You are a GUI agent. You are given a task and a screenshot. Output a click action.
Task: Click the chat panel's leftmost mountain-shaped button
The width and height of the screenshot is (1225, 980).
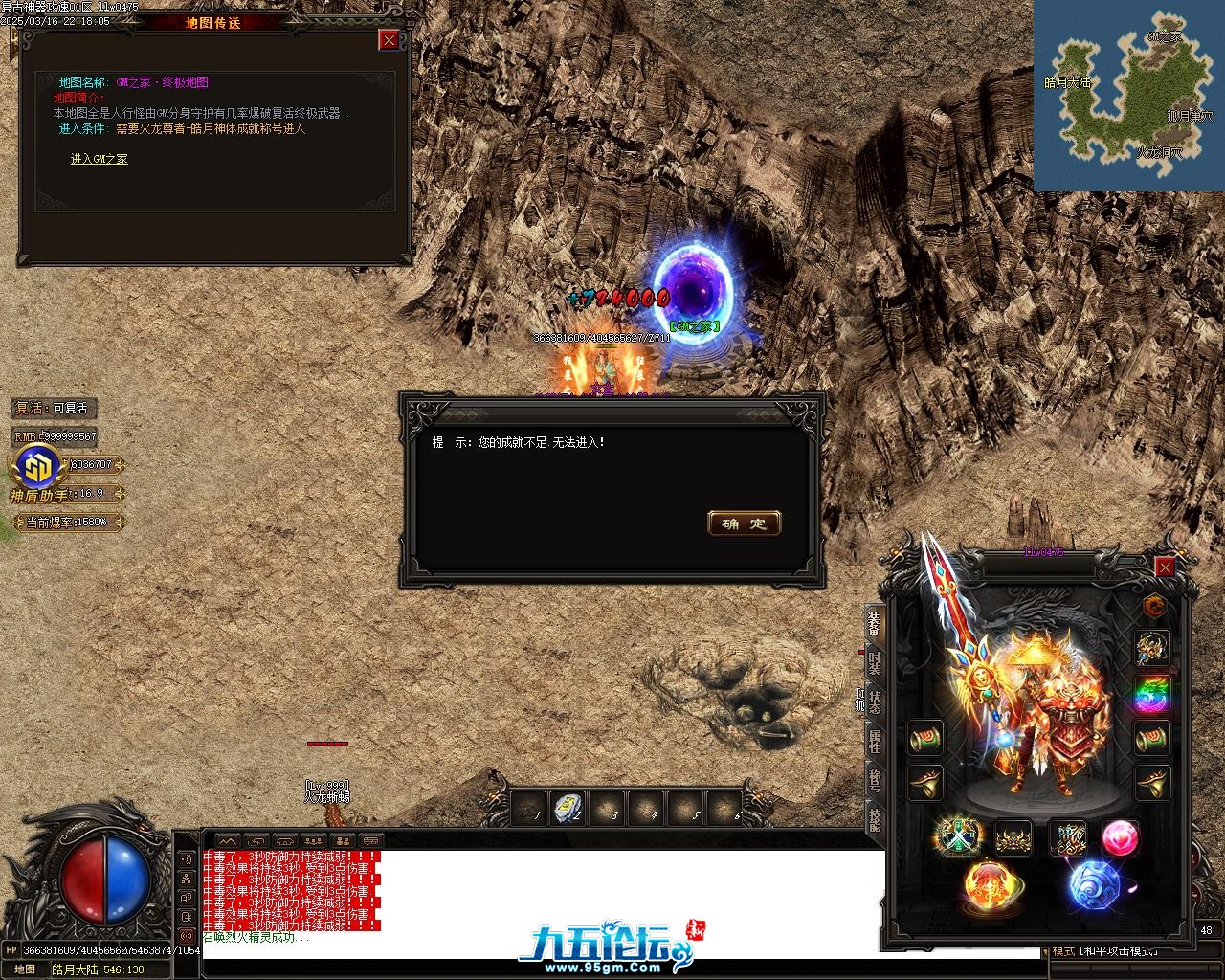[x=226, y=841]
